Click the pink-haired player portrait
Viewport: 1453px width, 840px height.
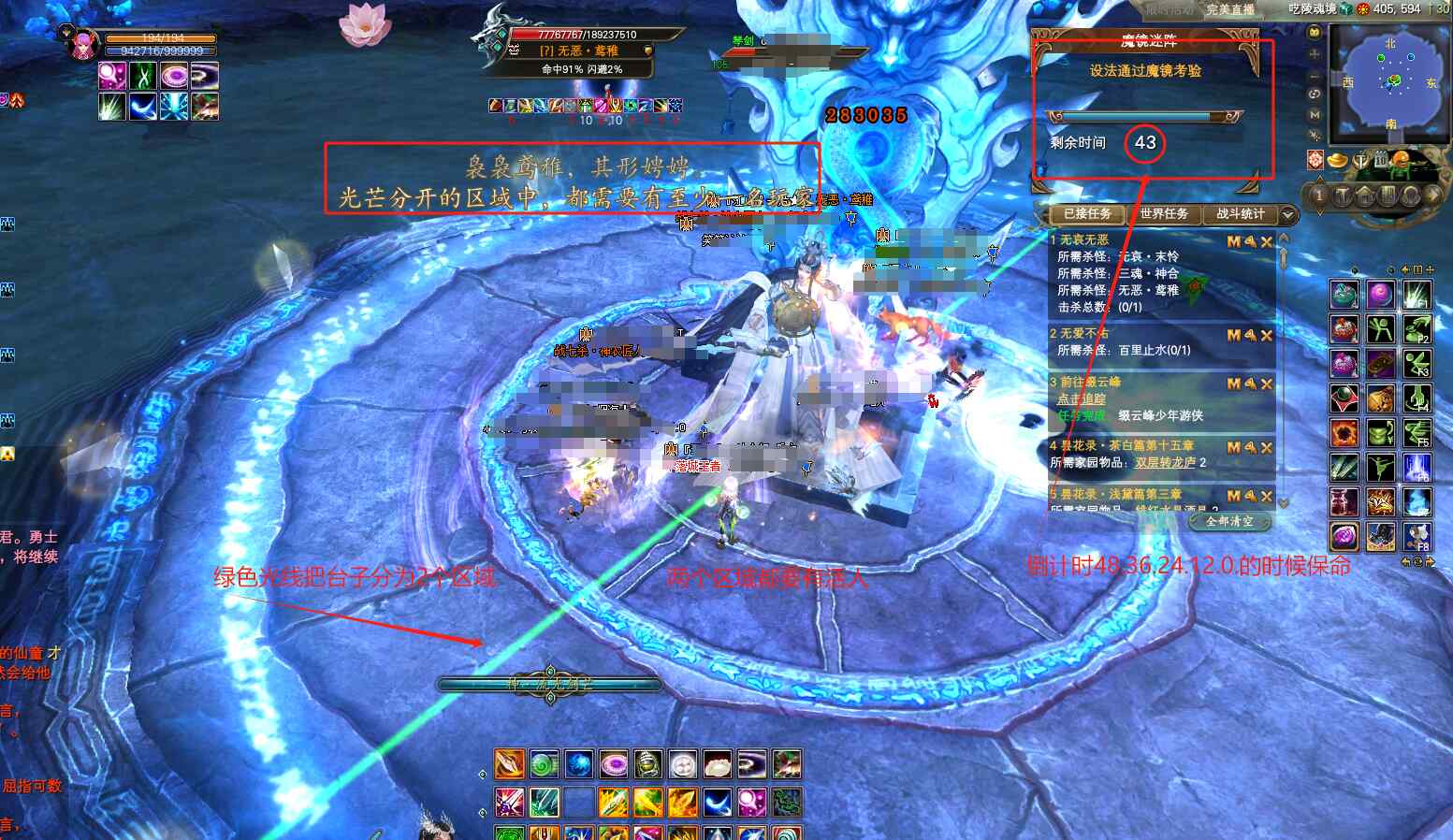(82, 43)
